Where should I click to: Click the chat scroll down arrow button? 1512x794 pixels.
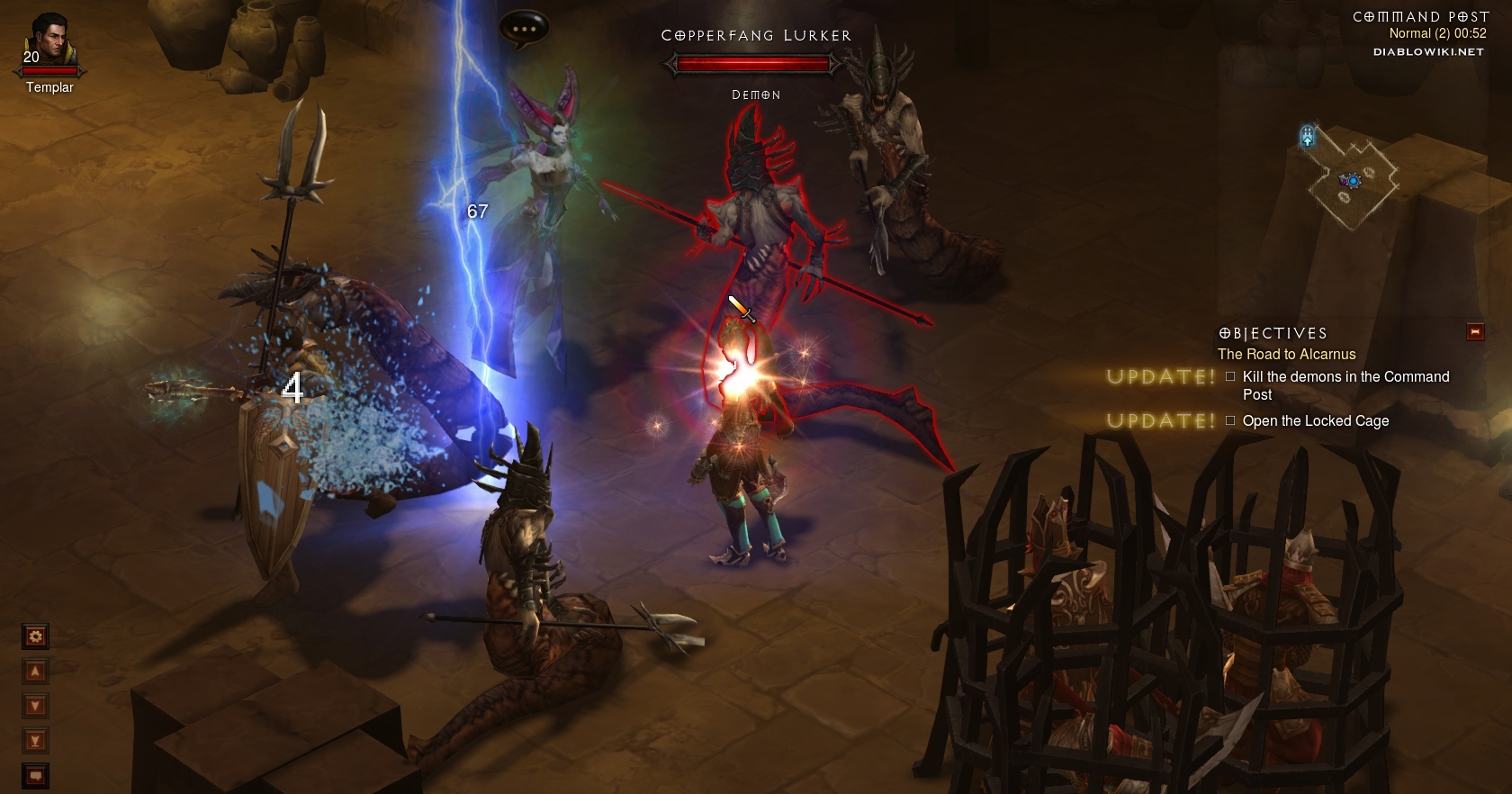click(x=35, y=706)
